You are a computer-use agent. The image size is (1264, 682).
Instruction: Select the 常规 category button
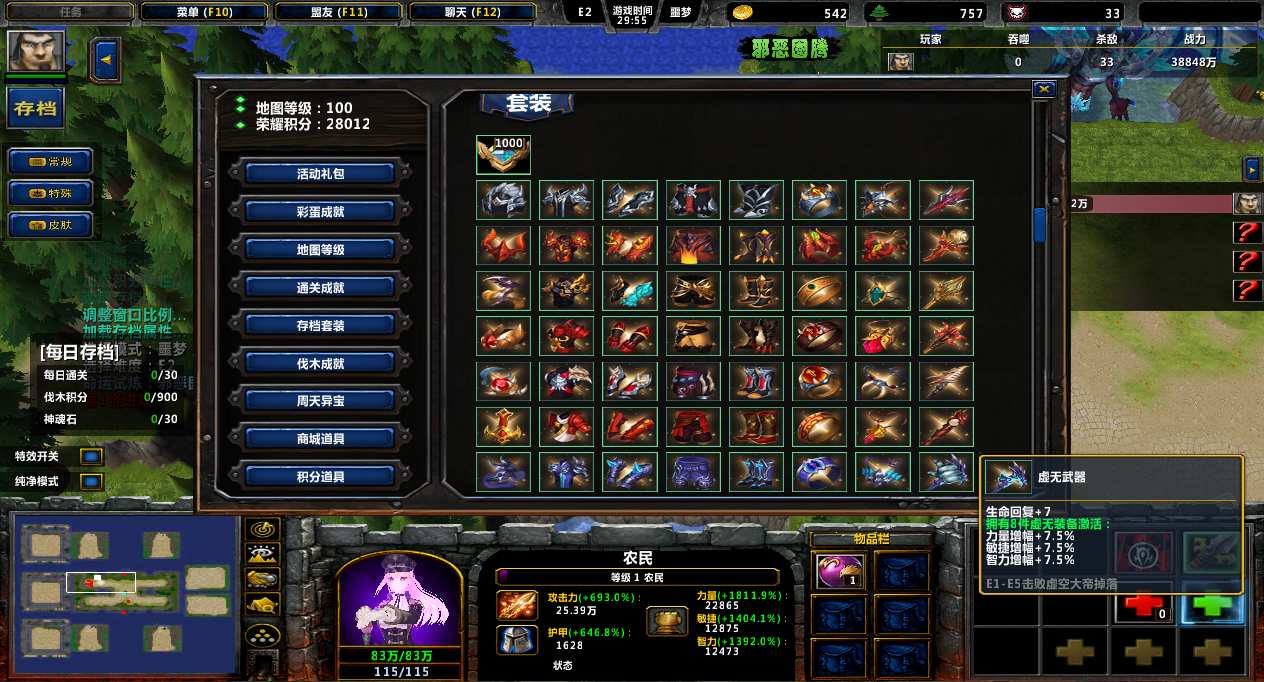click(x=51, y=161)
